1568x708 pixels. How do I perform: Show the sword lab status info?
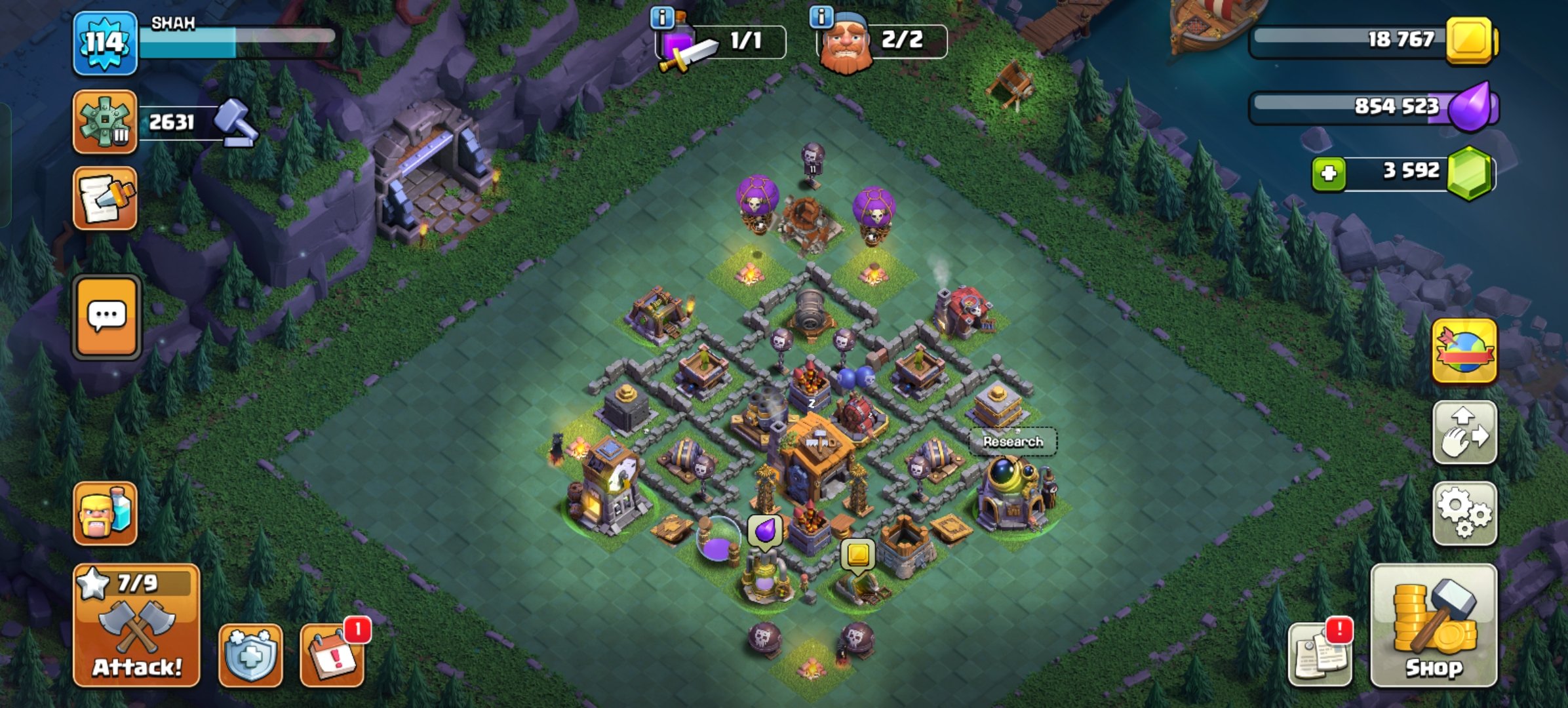click(x=662, y=18)
